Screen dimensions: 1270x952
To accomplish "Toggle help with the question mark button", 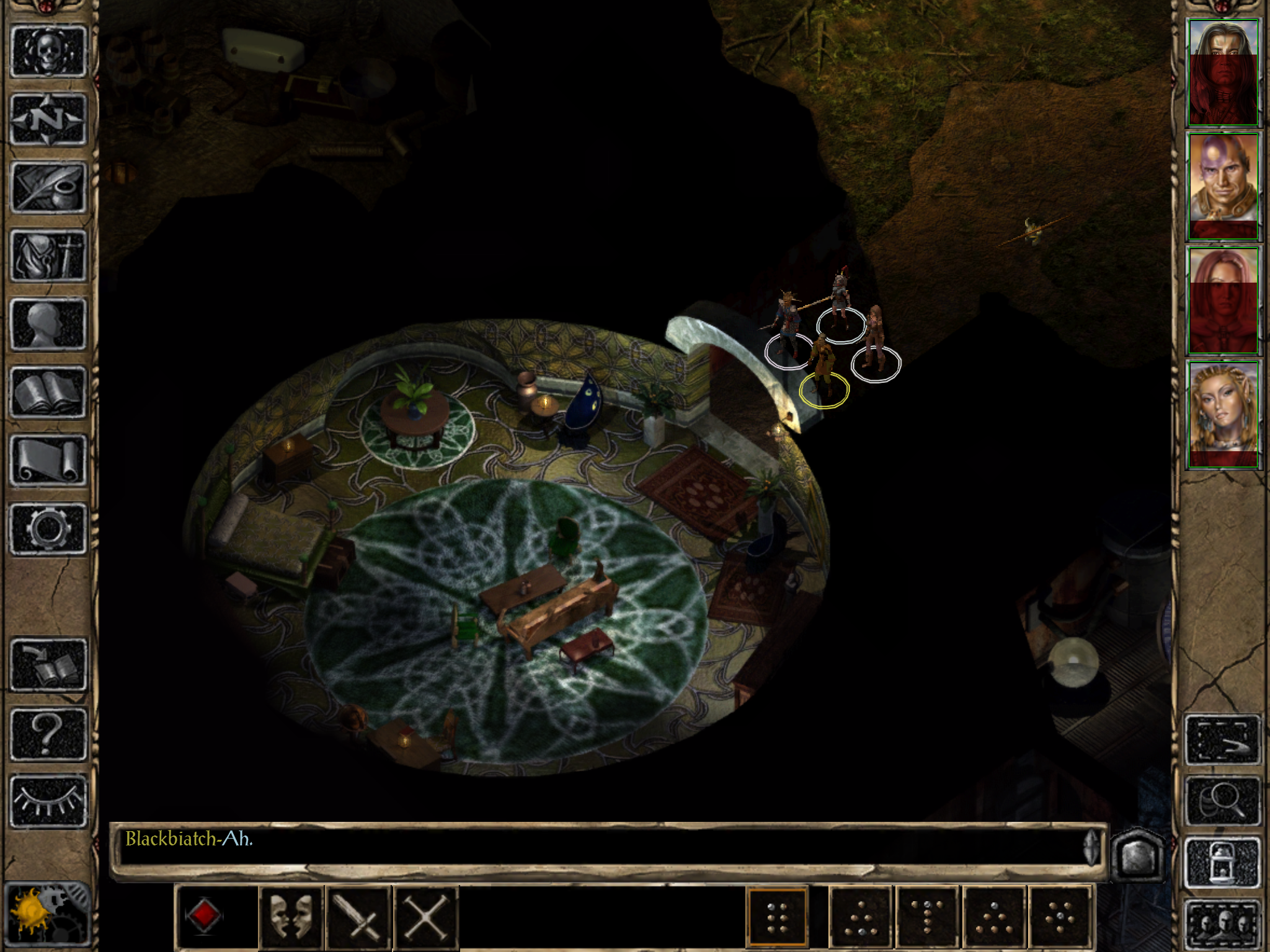I will pos(48,733).
